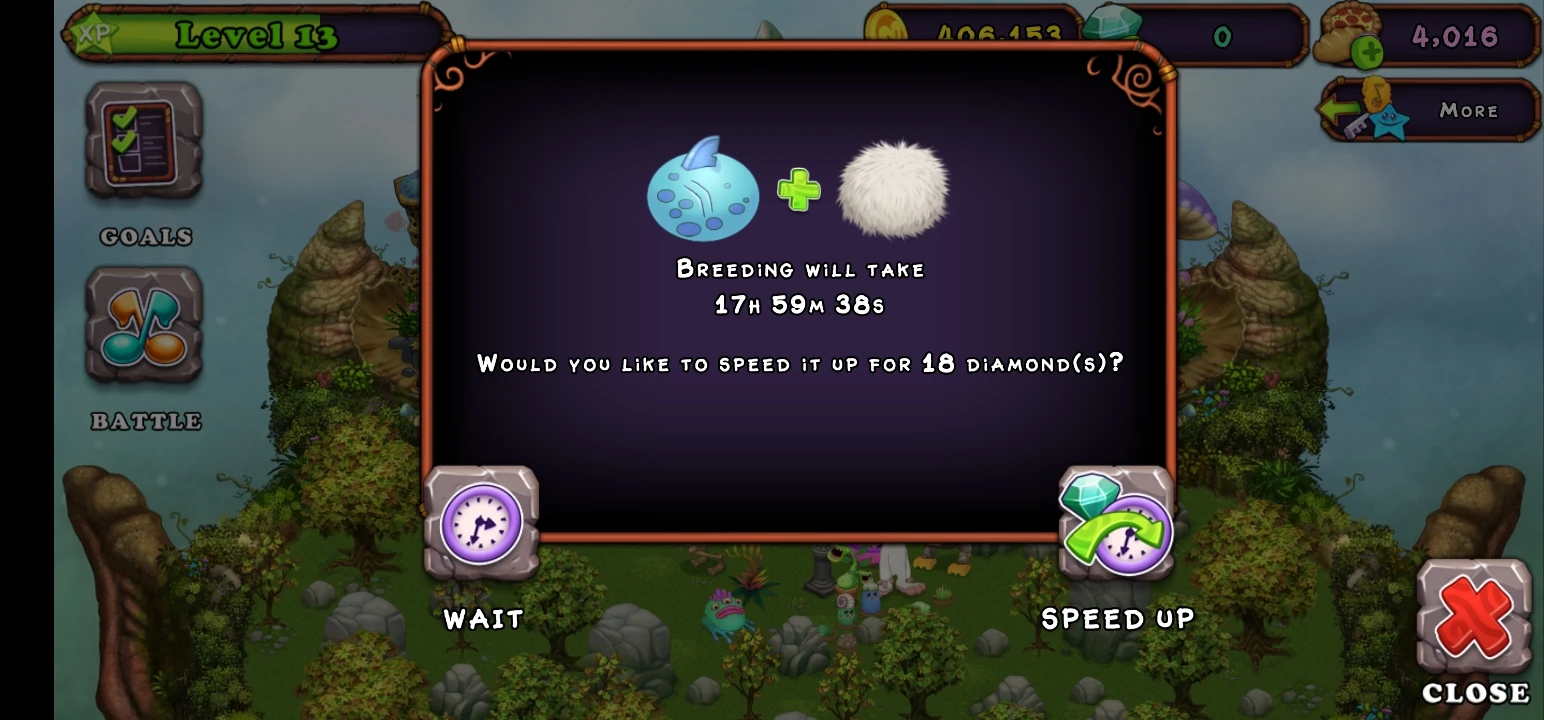Image resolution: width=1544 pixels, height=720 pixels.
Task: Click the Level 13 progress bar
Action: click(255, 36)
